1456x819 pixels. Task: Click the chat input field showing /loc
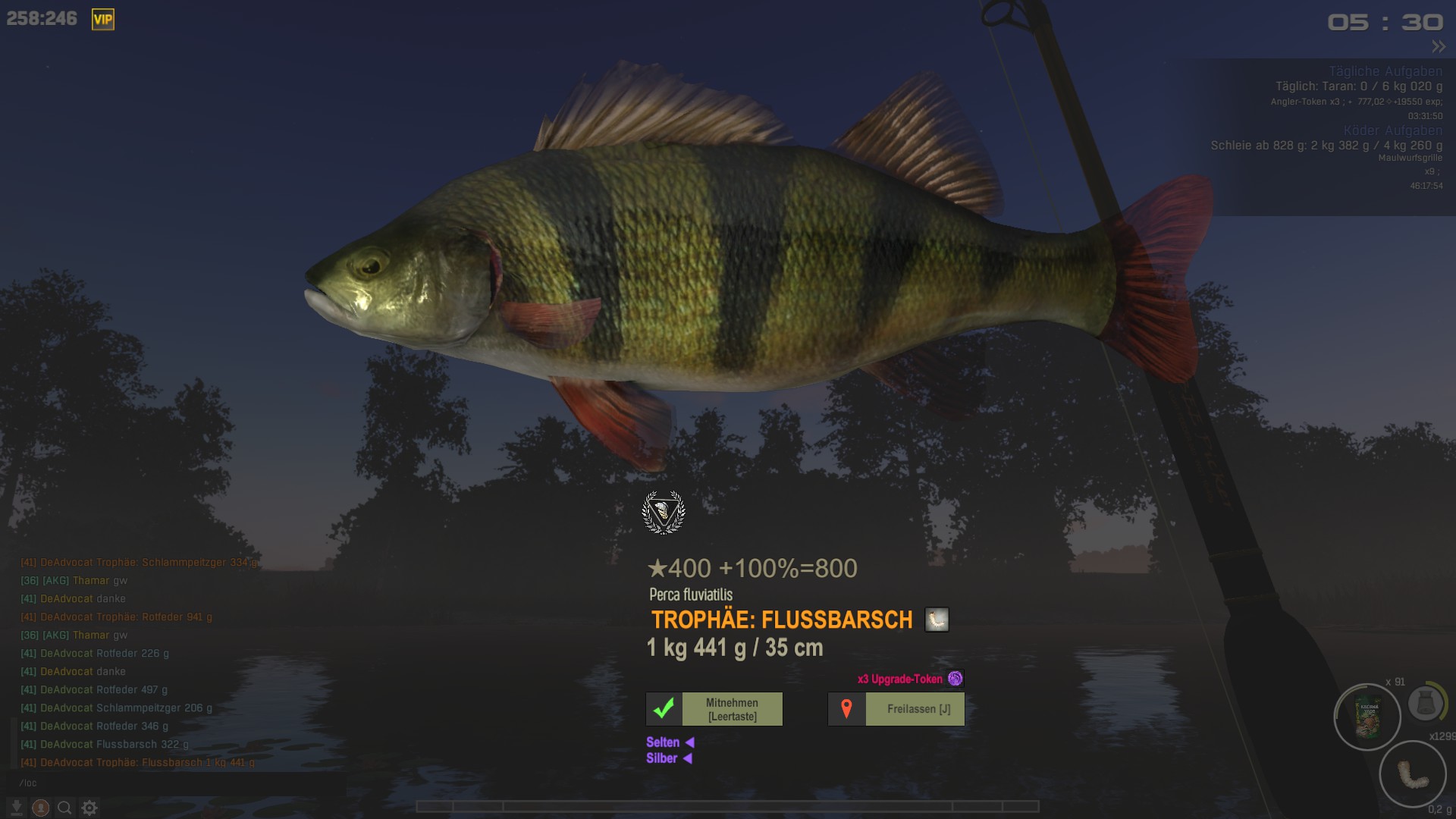point(152,783)
